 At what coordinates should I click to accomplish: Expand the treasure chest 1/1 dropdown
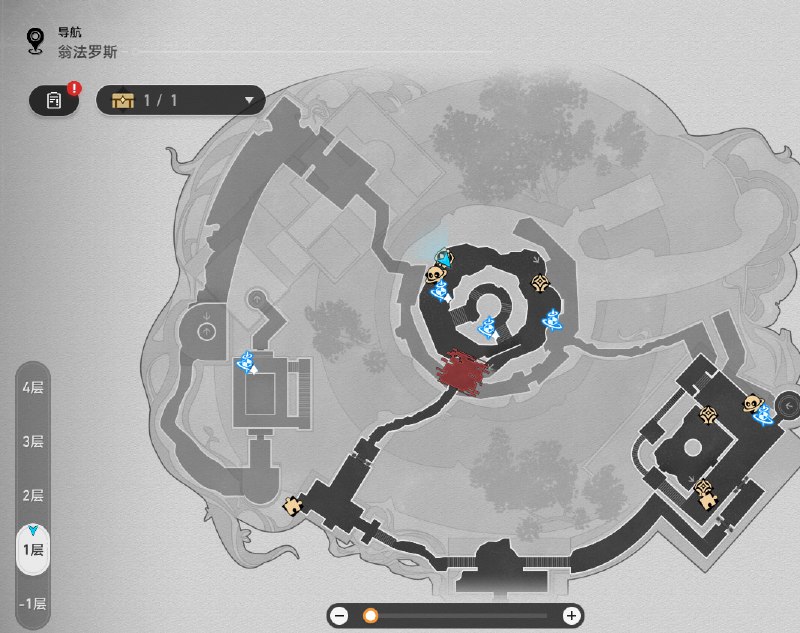[180, 100]
